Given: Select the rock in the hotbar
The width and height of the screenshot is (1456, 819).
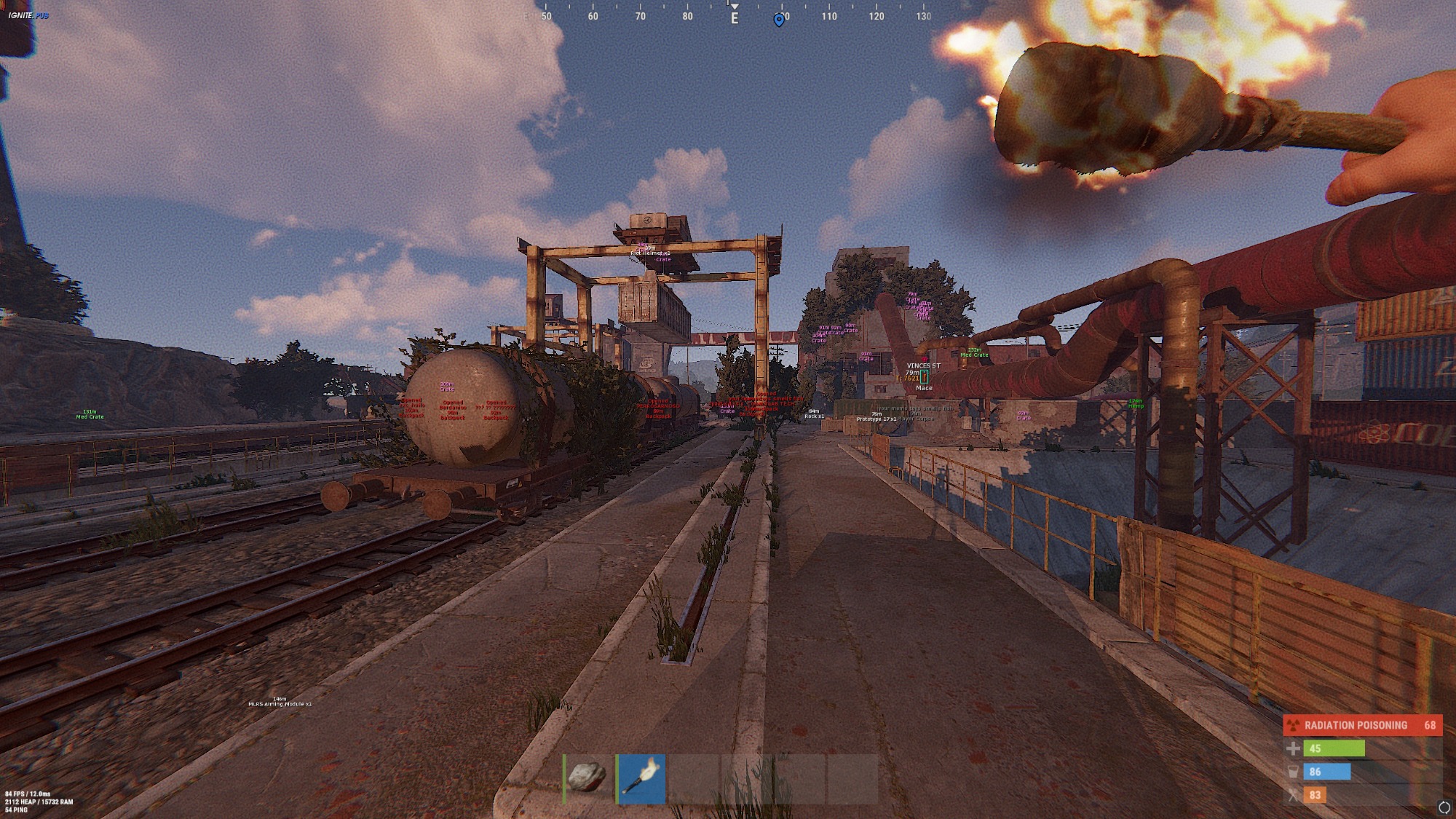Looking at the screenshot, I should (x=587, y=778).
